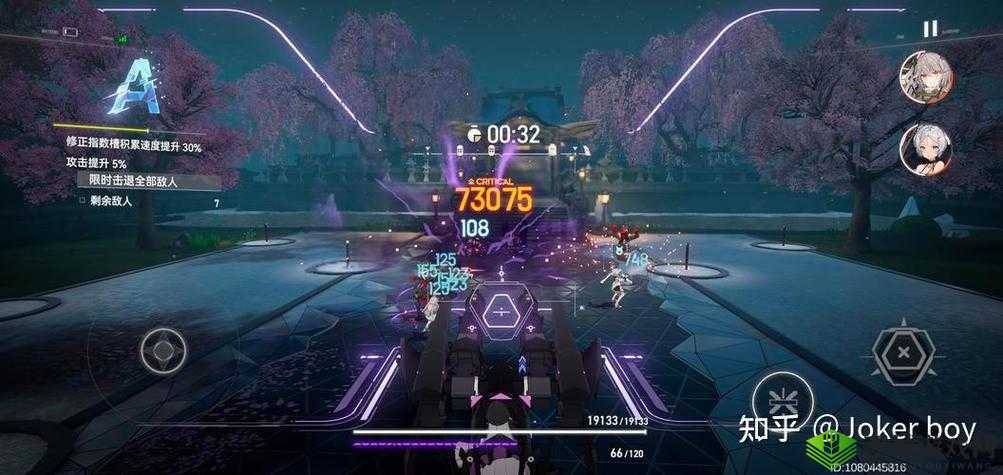The height and width of the screenshot is (475, 1003).
Task: Pause the battle
Action: 930,29
